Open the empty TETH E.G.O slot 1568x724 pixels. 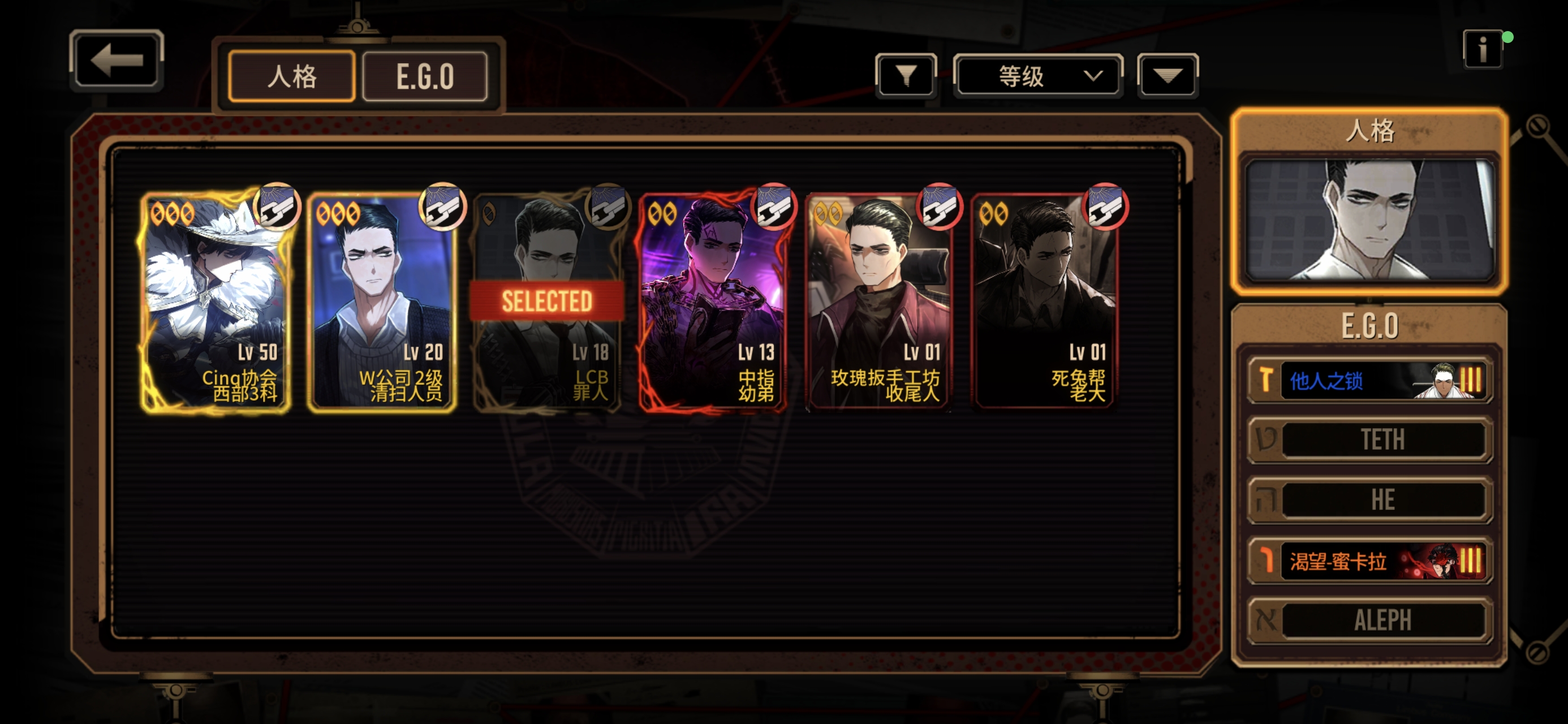[x=1369, y=439]
